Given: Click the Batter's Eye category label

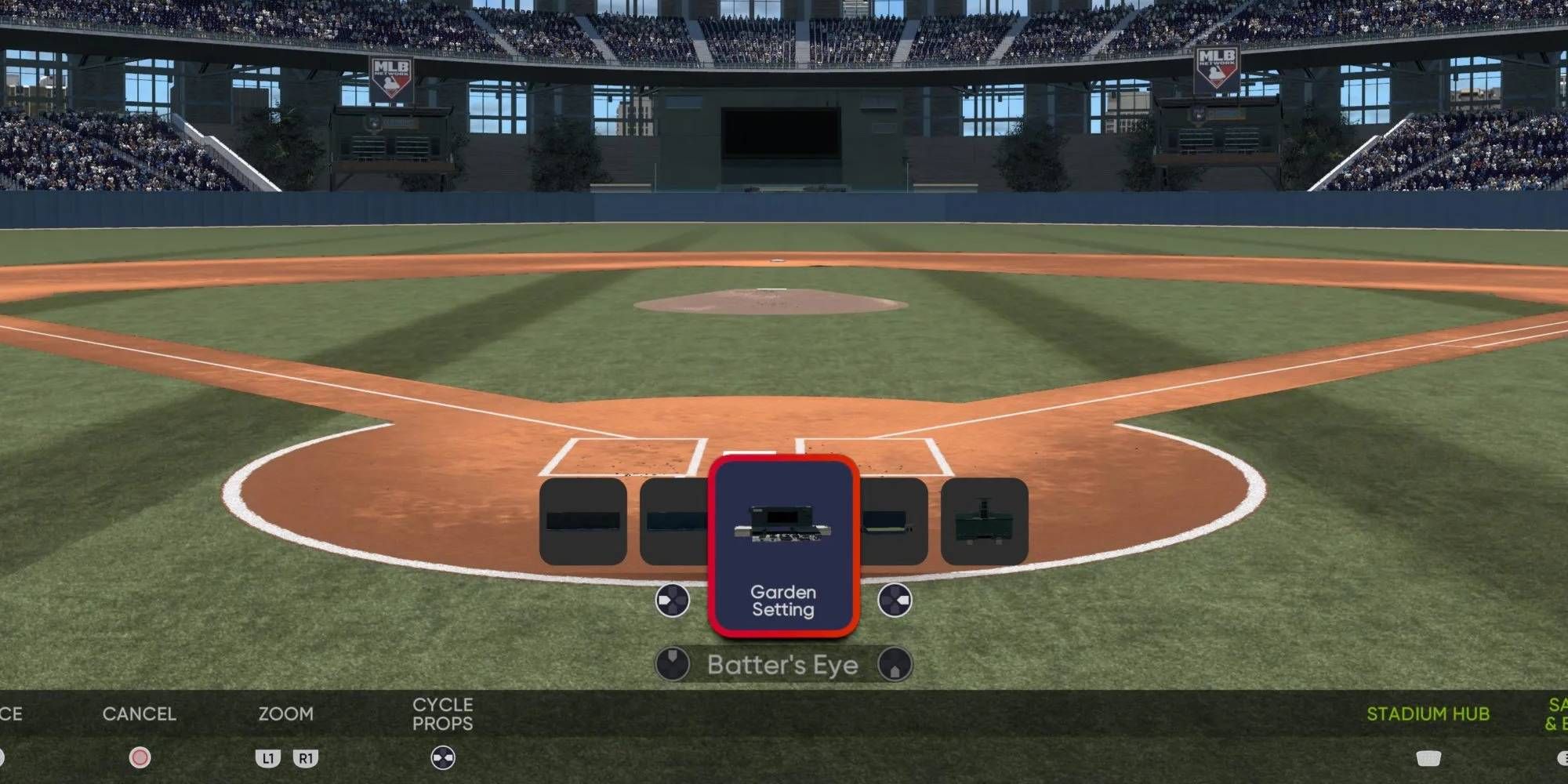Looking at the screenshot, I should 783,664.
